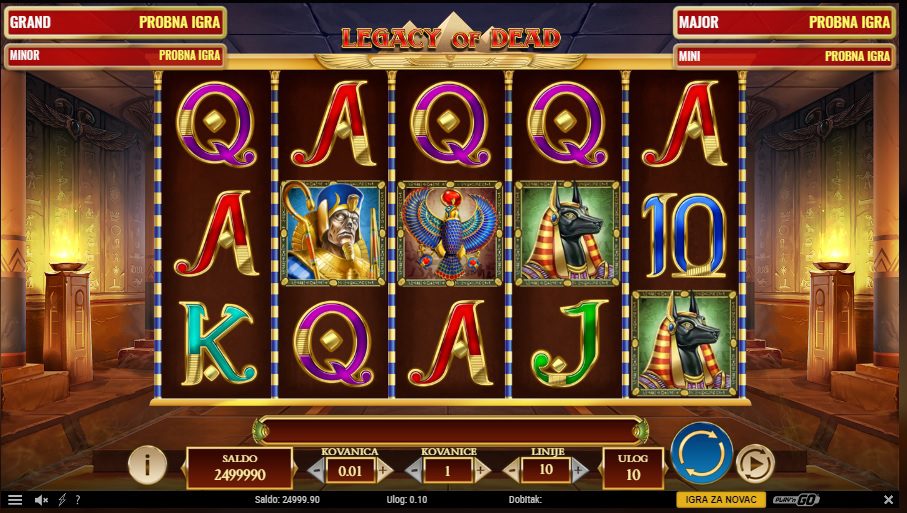Increase the Kovanica coin value
The width and height of the screenshot is (907, 513).
(x=385, y=469)
